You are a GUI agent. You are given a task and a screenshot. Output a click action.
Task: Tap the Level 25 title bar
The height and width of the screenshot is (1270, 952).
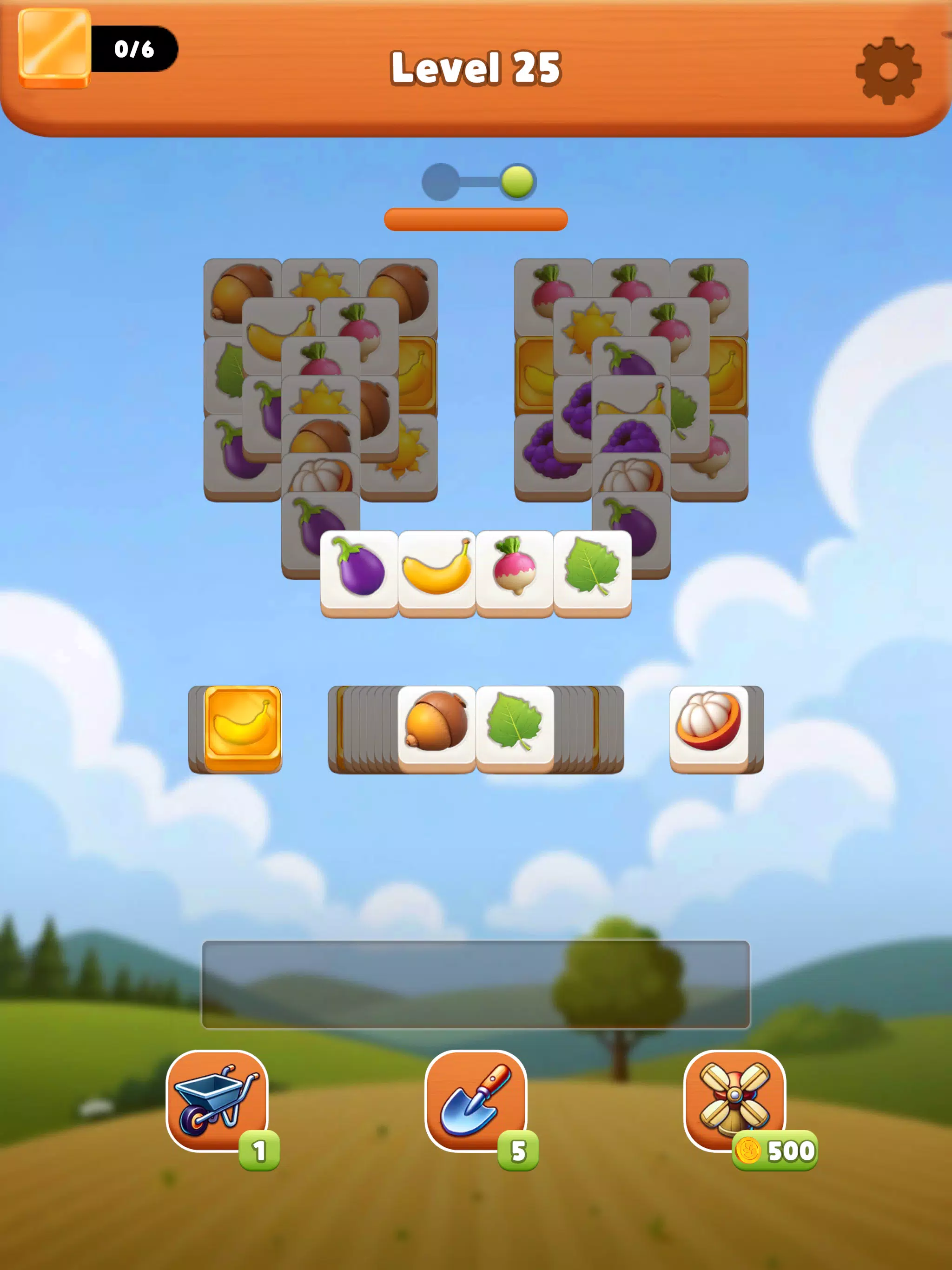[x=476, y=66]
